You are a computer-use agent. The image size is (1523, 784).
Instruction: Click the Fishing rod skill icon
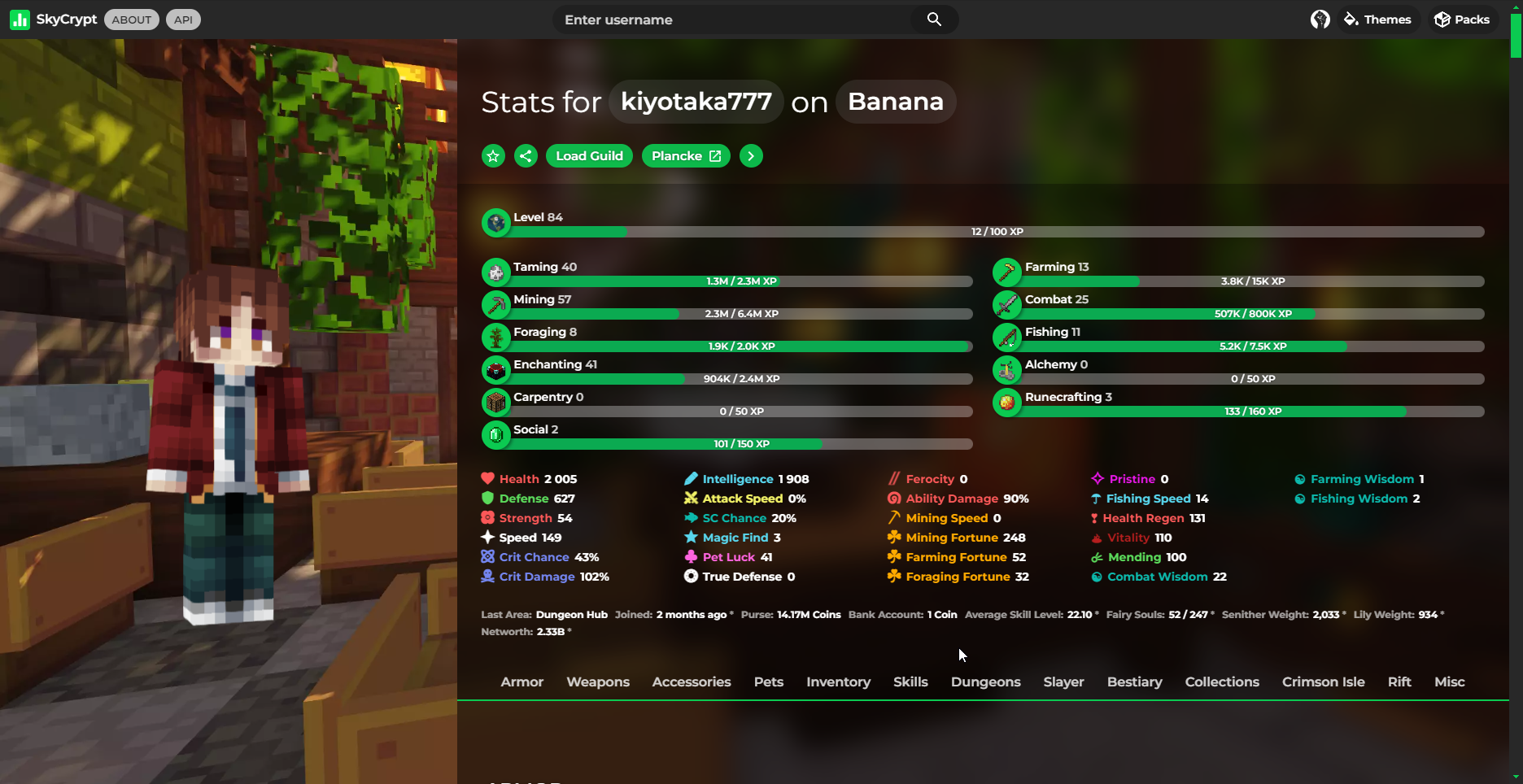click(1007, 337)
